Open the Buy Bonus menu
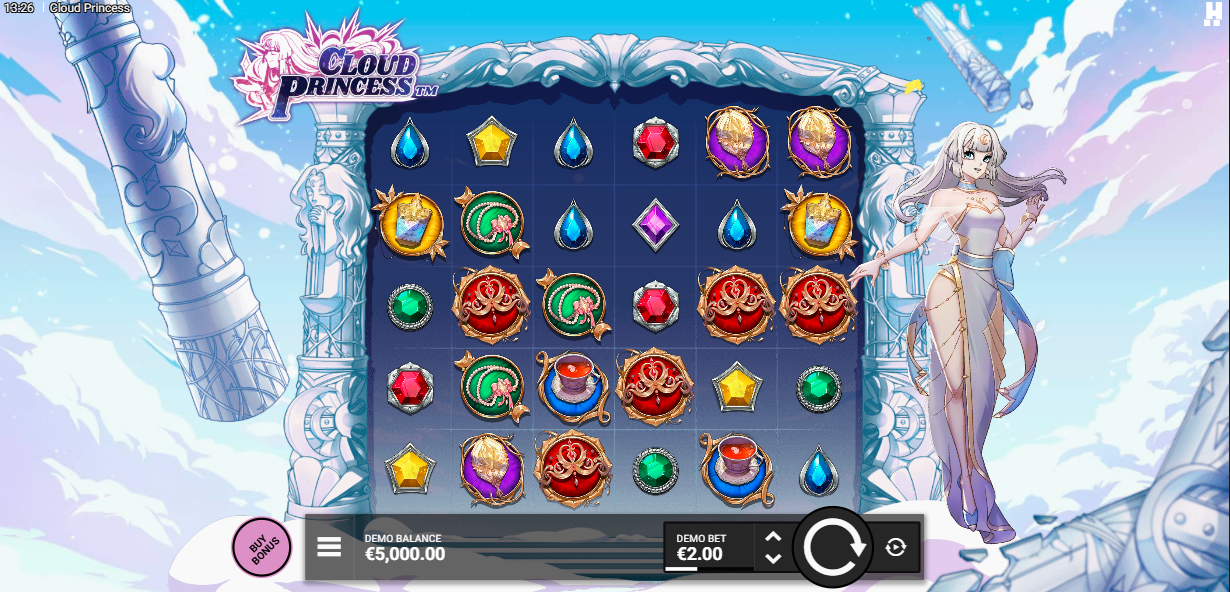 262,547
